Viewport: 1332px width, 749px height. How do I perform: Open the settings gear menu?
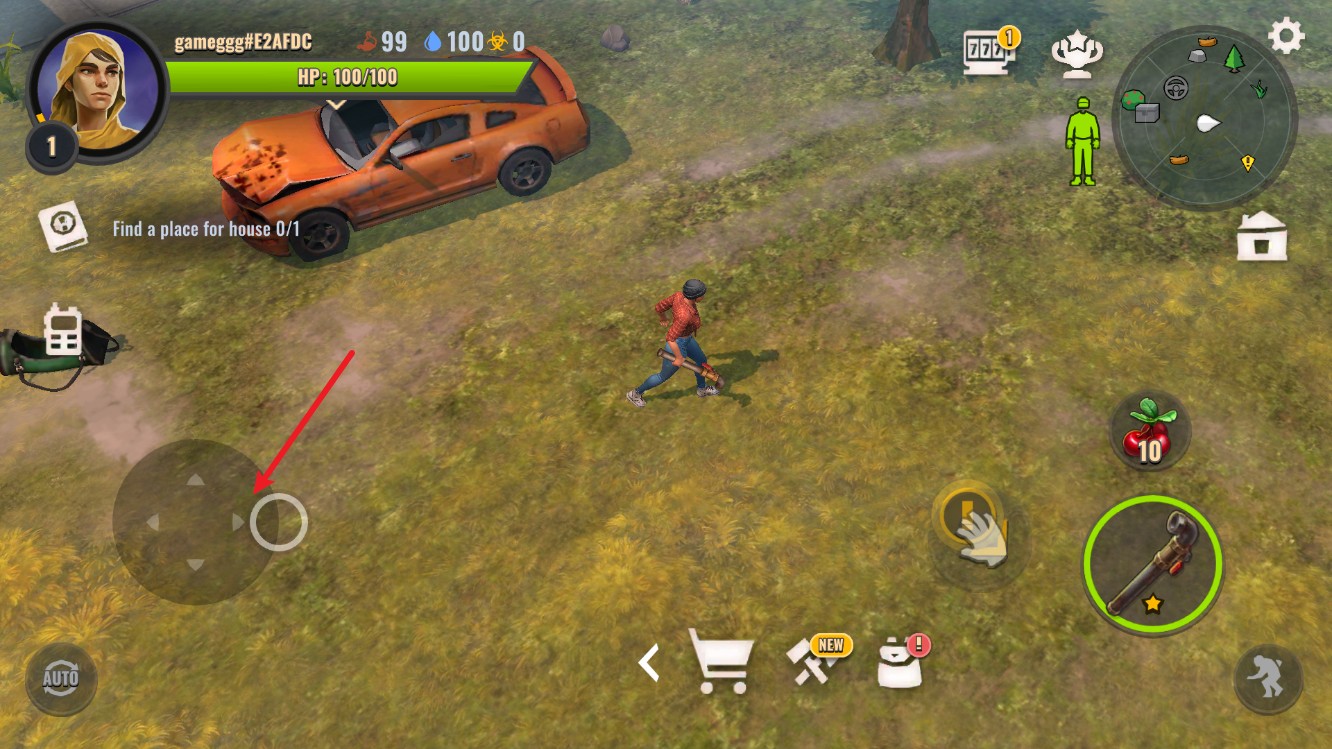[1286, 37]
